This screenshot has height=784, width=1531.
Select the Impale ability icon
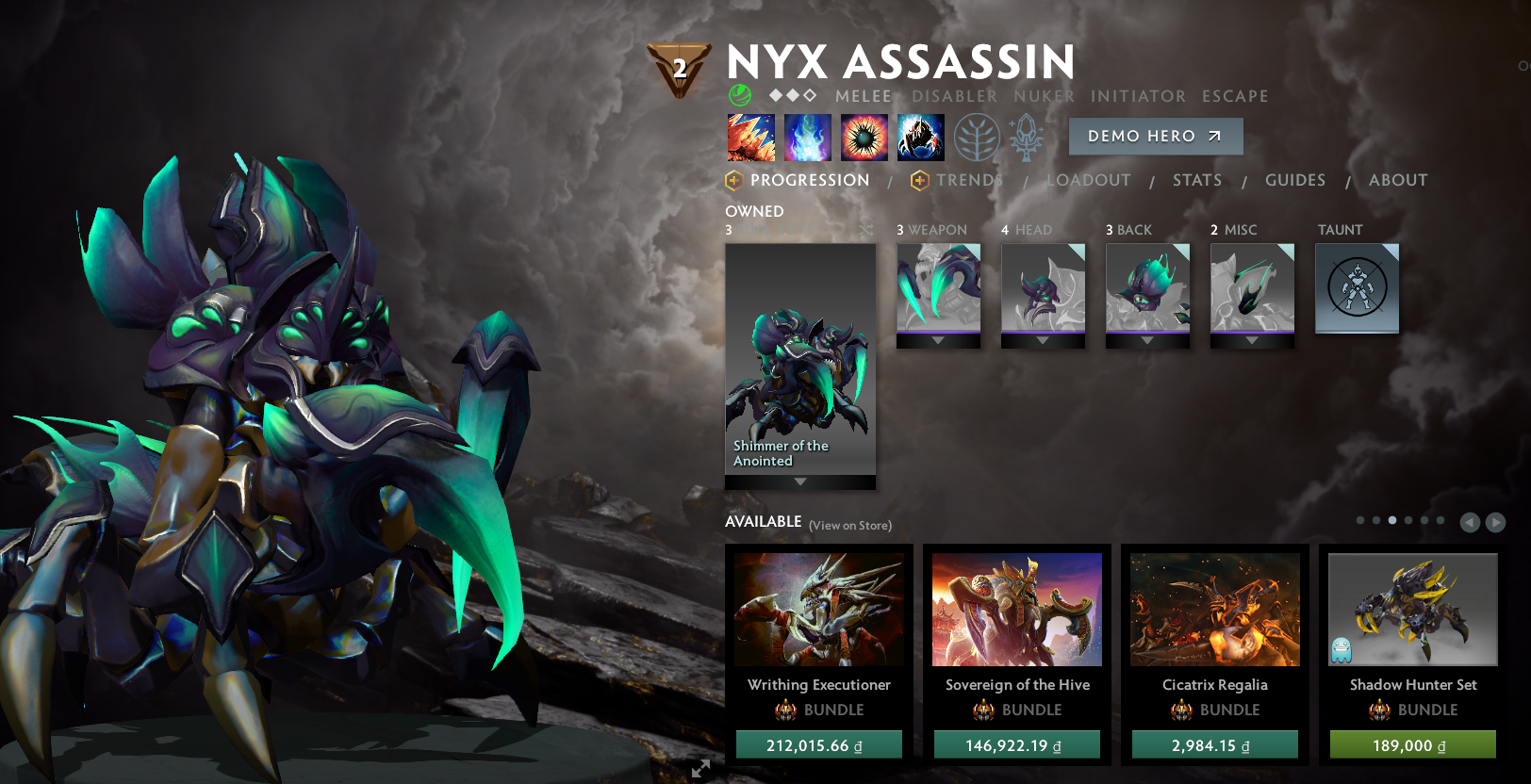[751, 137]
